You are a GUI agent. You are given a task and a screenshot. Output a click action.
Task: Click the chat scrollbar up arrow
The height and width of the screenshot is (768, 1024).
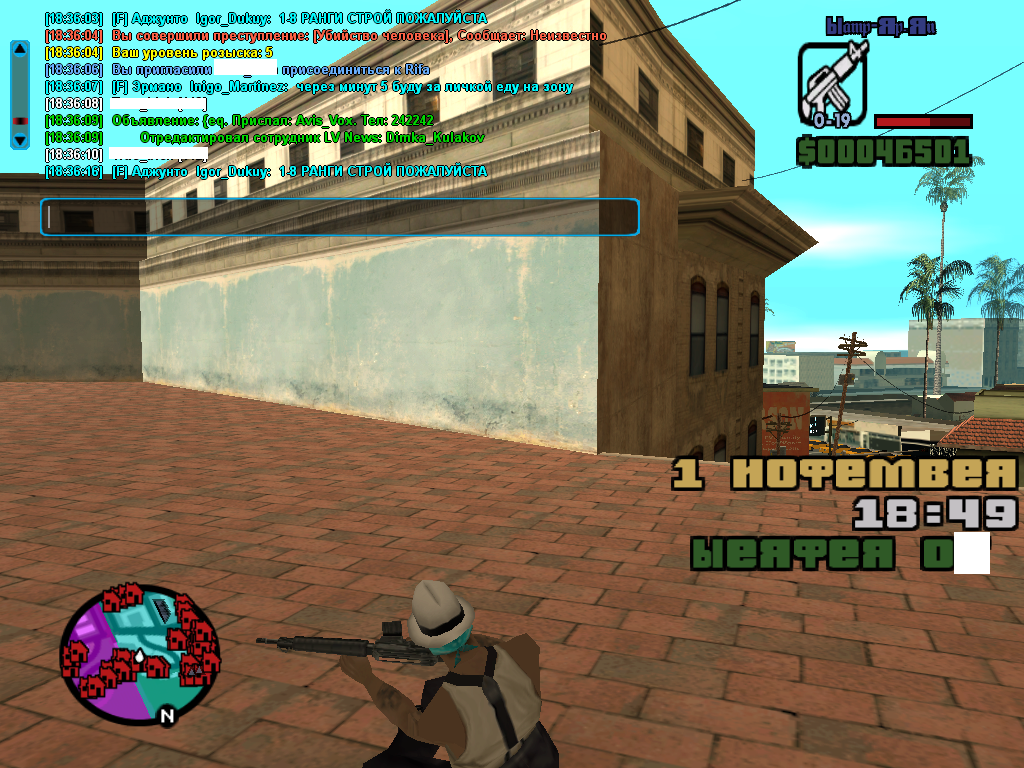(19, 48)
